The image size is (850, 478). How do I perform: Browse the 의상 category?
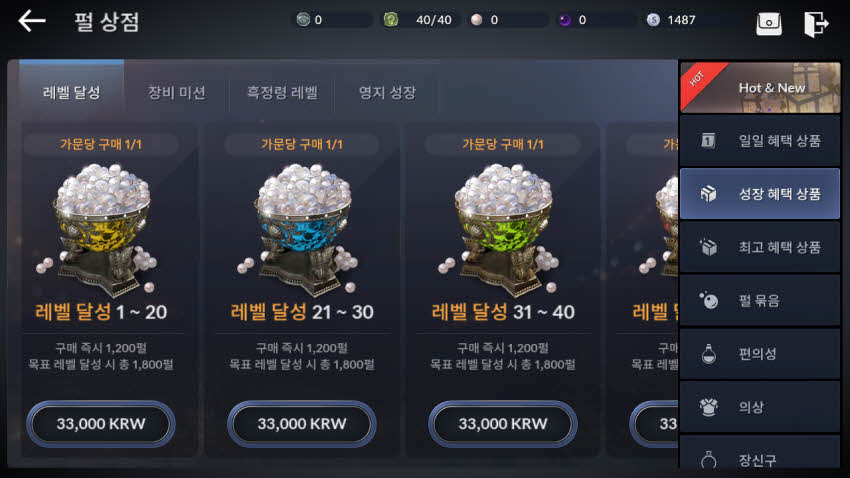click(x=760, y=407)
